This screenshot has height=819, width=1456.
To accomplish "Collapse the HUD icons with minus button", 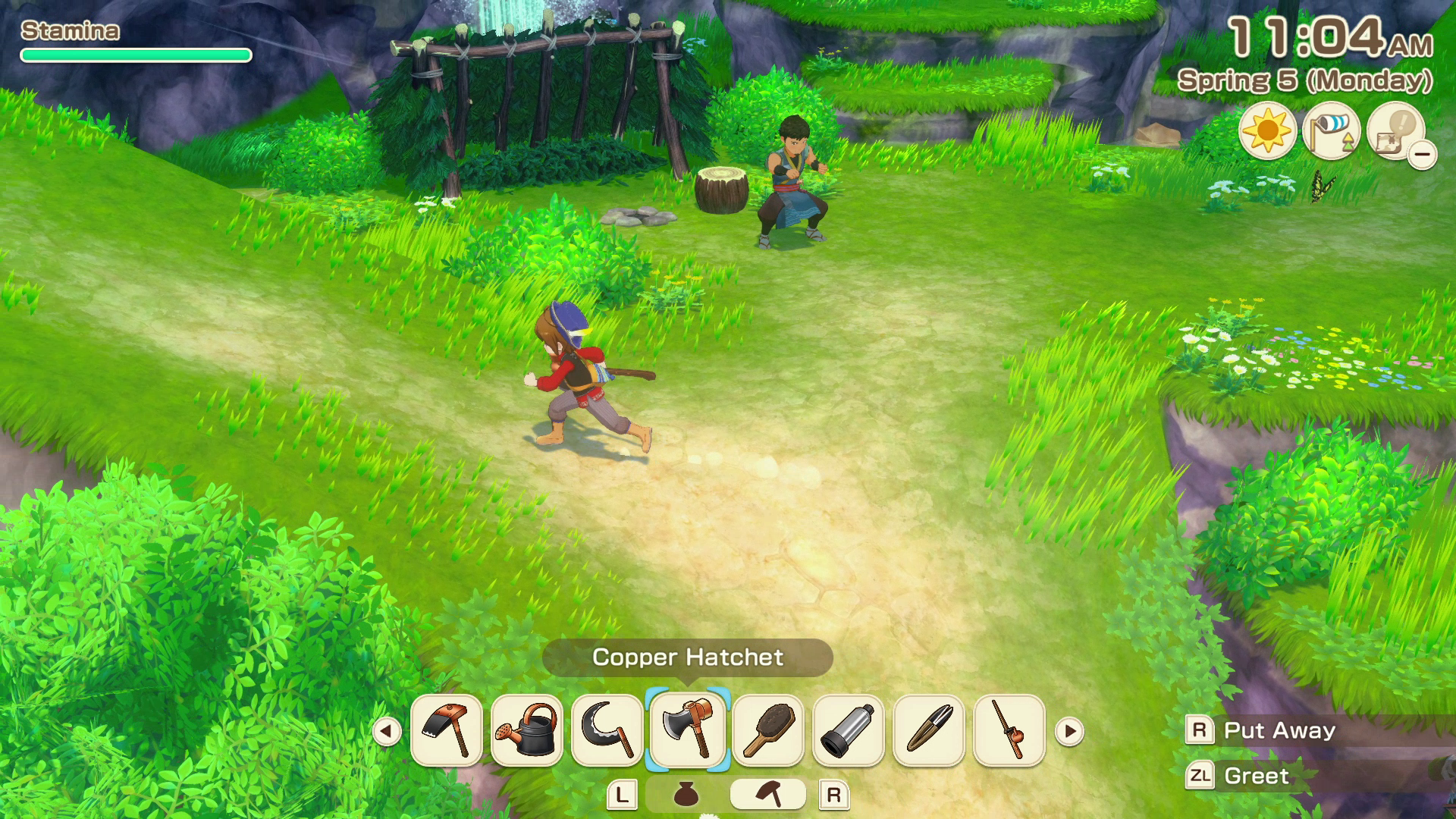I will point(1423,155).
